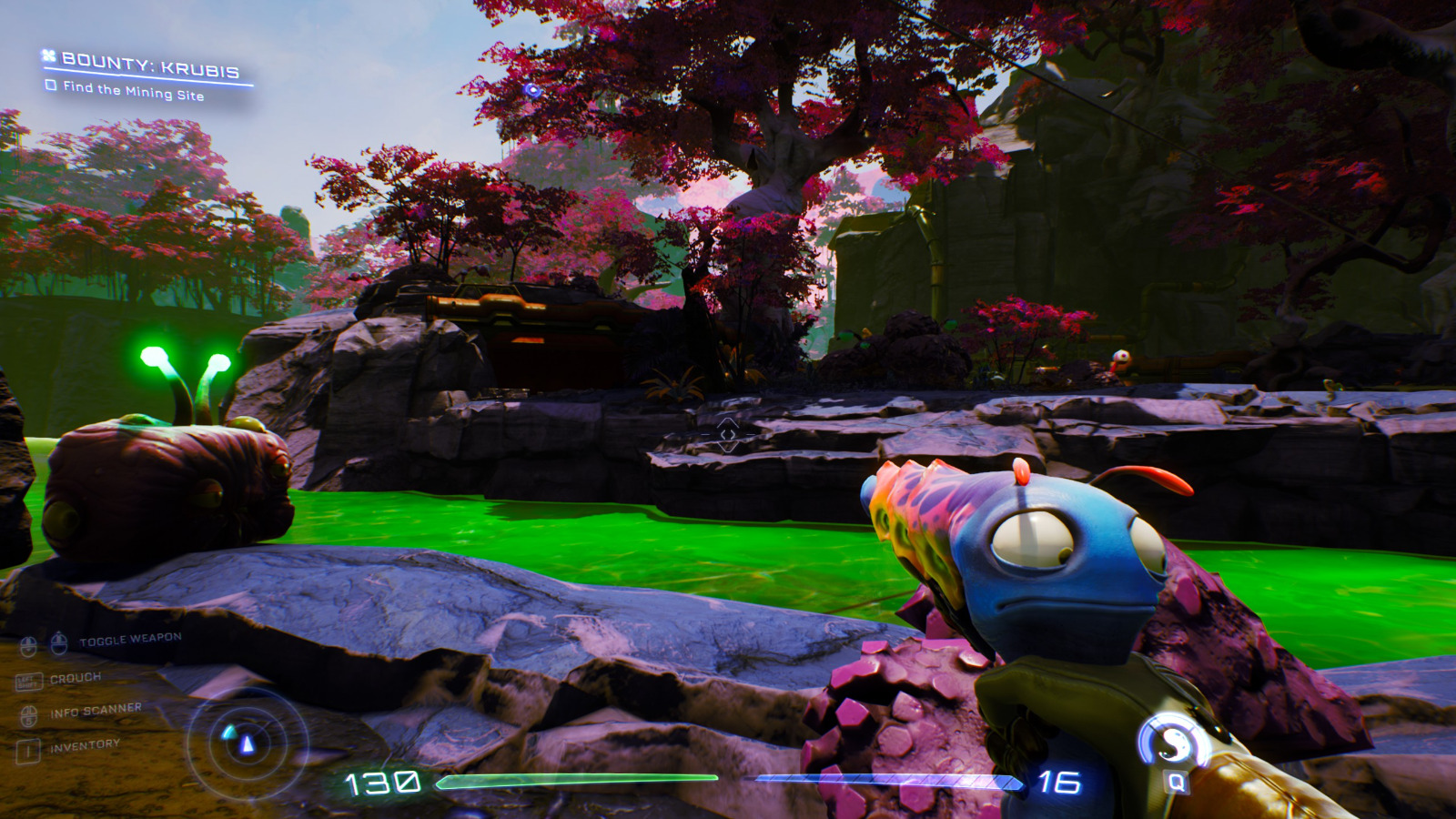This screenshot has width=1456, height=819.
Task: Click the INFO SCANNER label
Action: 97,710
